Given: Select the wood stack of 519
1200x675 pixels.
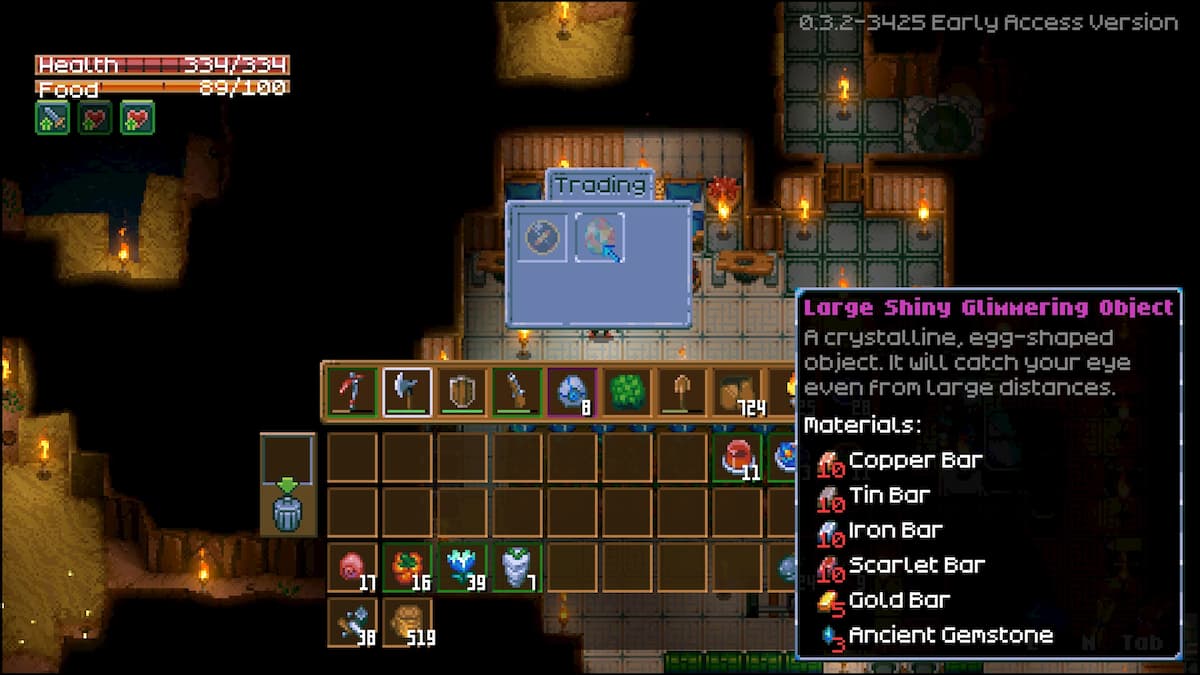Looking at the screenshot, I should pos(407,623).
